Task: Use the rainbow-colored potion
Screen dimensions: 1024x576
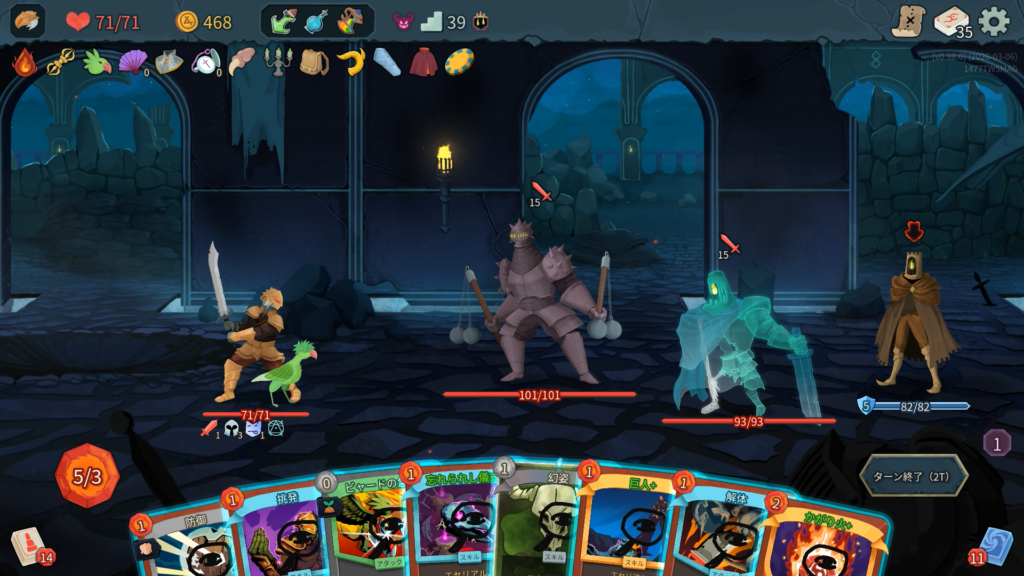Action: 350,21
